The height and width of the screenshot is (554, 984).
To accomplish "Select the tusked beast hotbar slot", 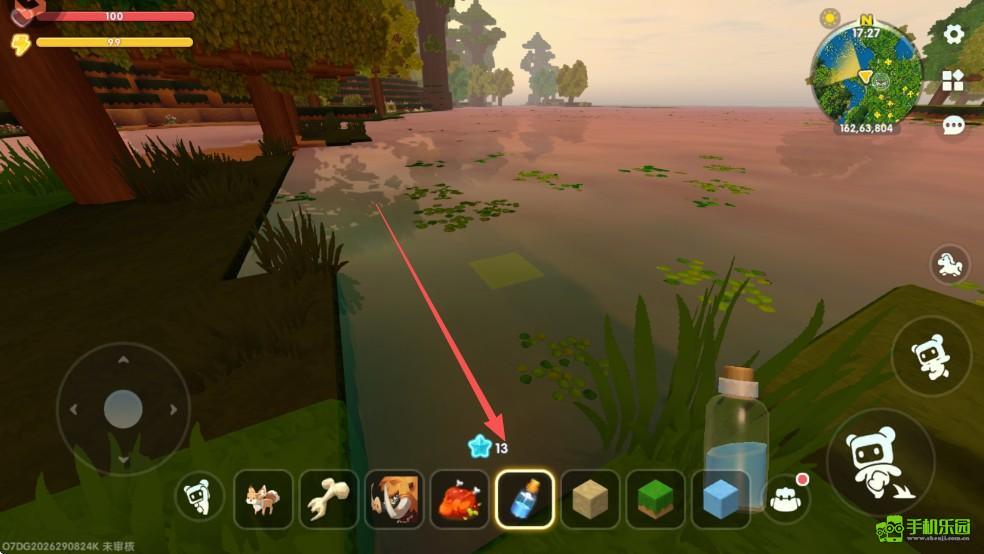I will click(x=394, y=498).
